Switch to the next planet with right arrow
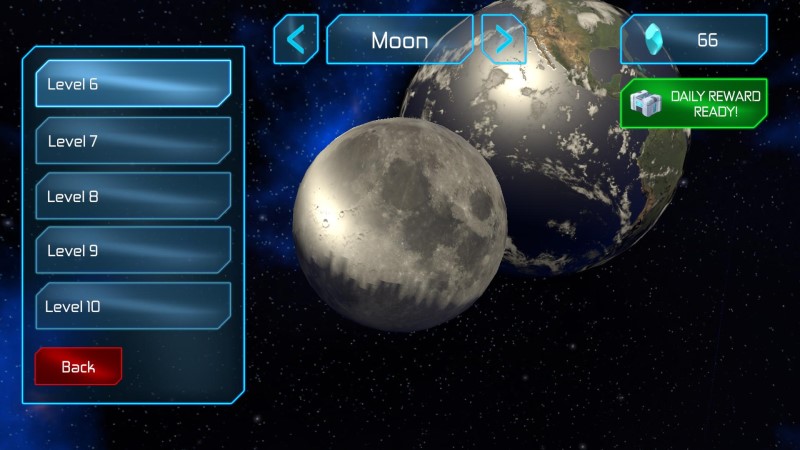 point(503,40)
